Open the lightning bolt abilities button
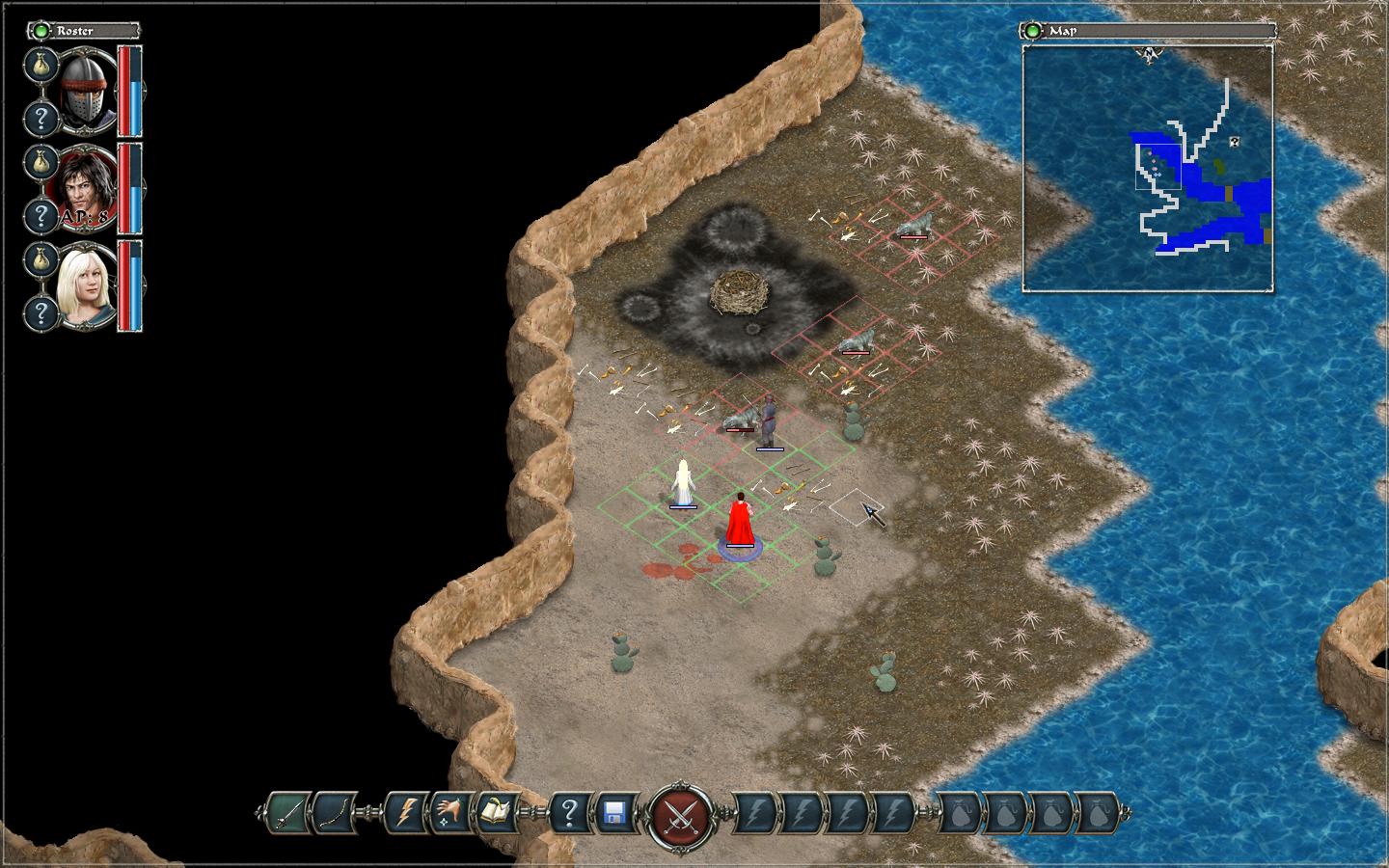This screenshot has width=1389, height=868. (x=405, y=813)
